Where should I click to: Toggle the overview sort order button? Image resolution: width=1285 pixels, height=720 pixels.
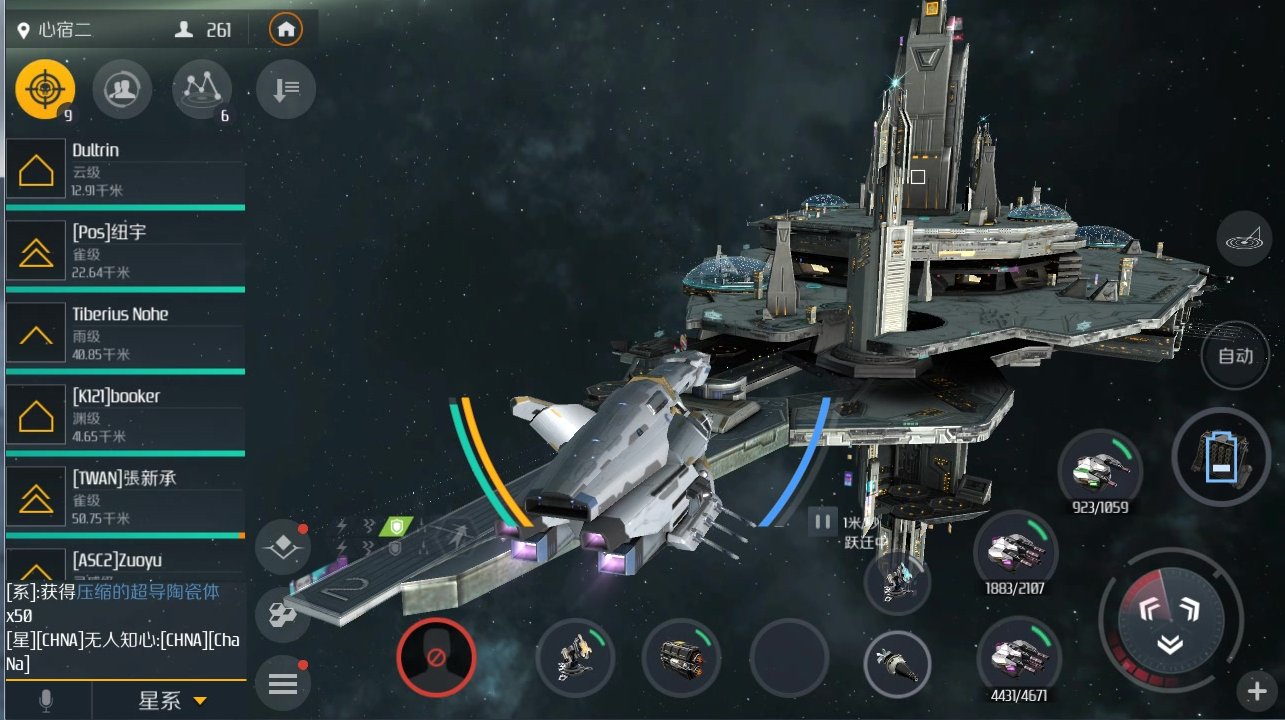click(x=285, y=90)
